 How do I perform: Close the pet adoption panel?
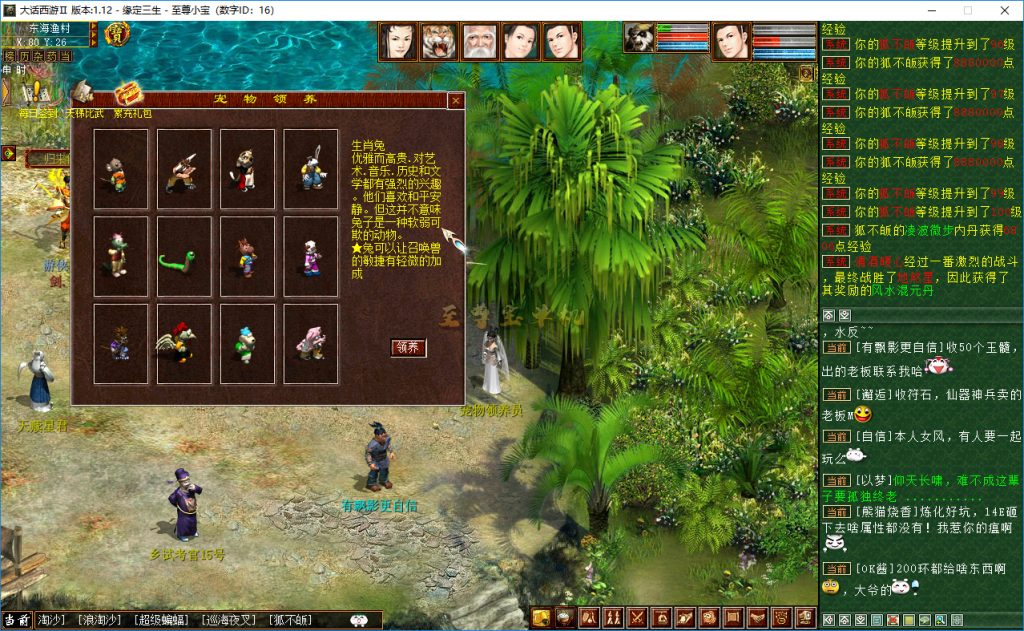tap(455, 101)
